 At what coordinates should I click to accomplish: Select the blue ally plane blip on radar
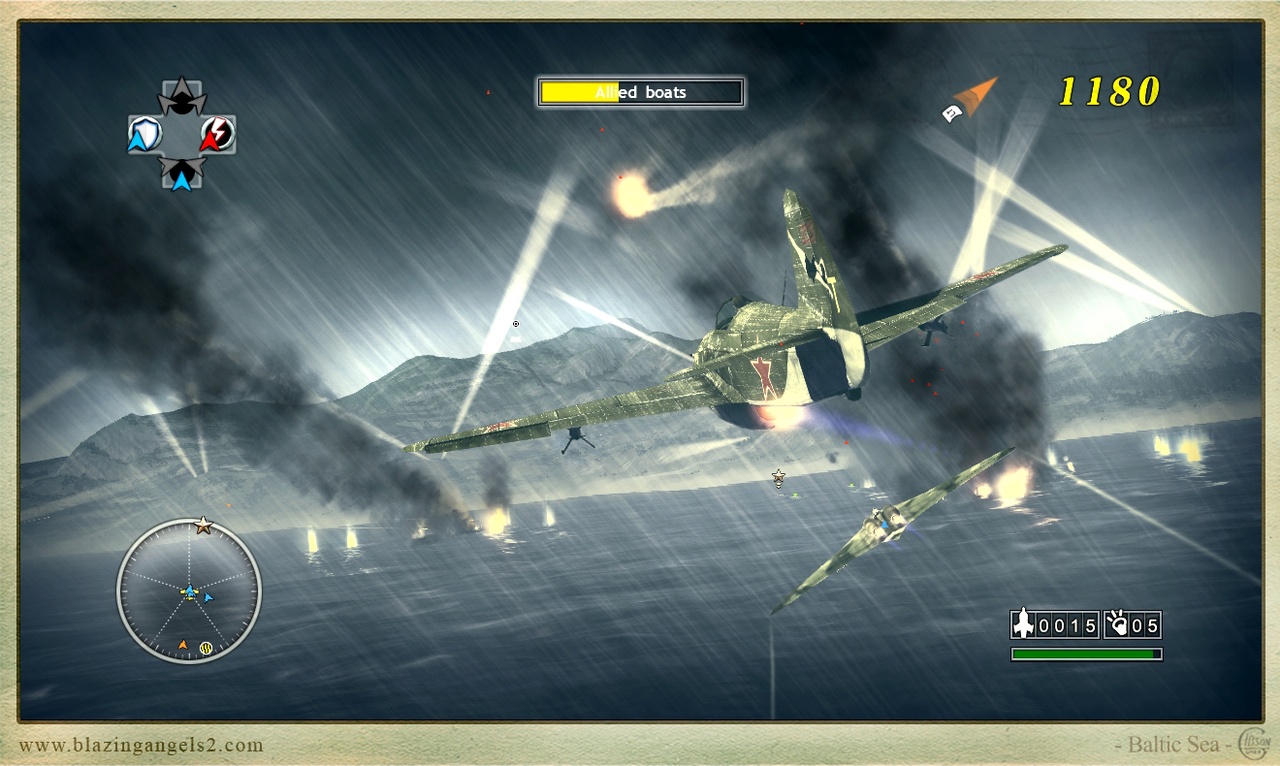[x=208, y=597]
